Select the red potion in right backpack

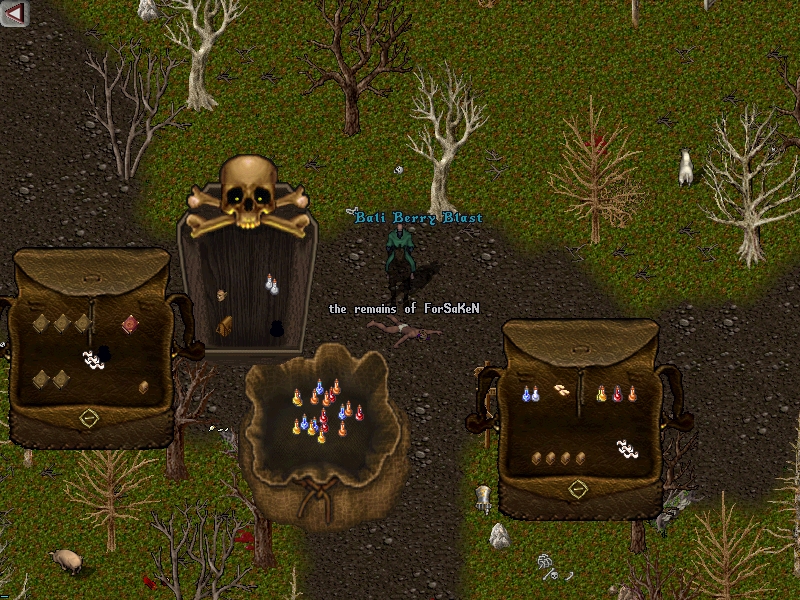click(617, 395)
